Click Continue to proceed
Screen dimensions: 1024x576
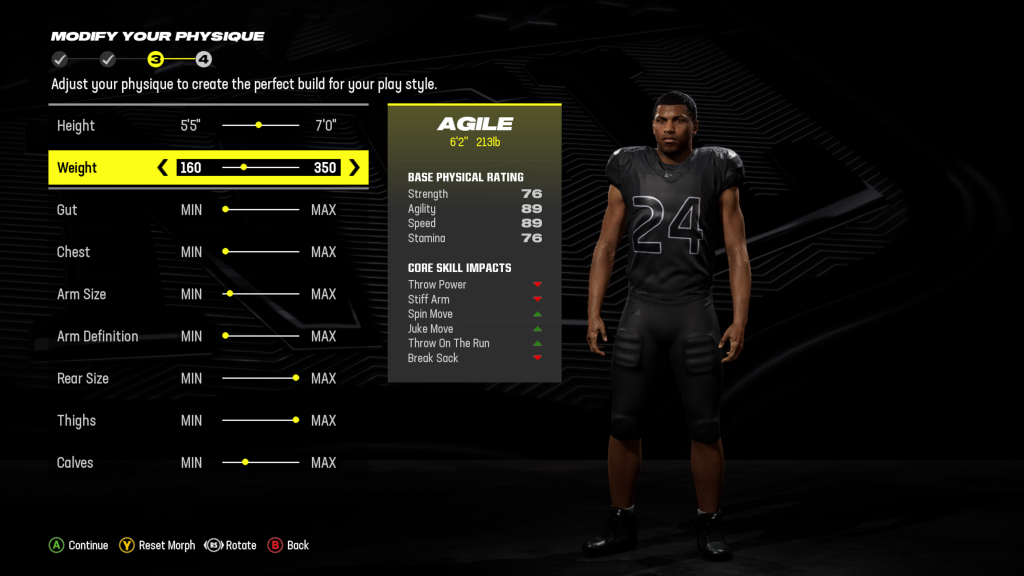pos(79,545)
